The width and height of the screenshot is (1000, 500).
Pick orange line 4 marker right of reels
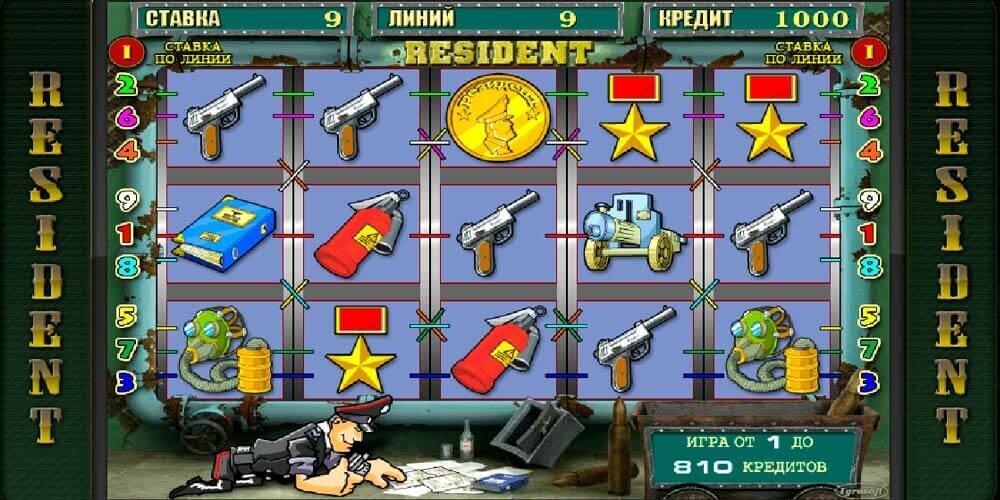[x=870, y=151]
